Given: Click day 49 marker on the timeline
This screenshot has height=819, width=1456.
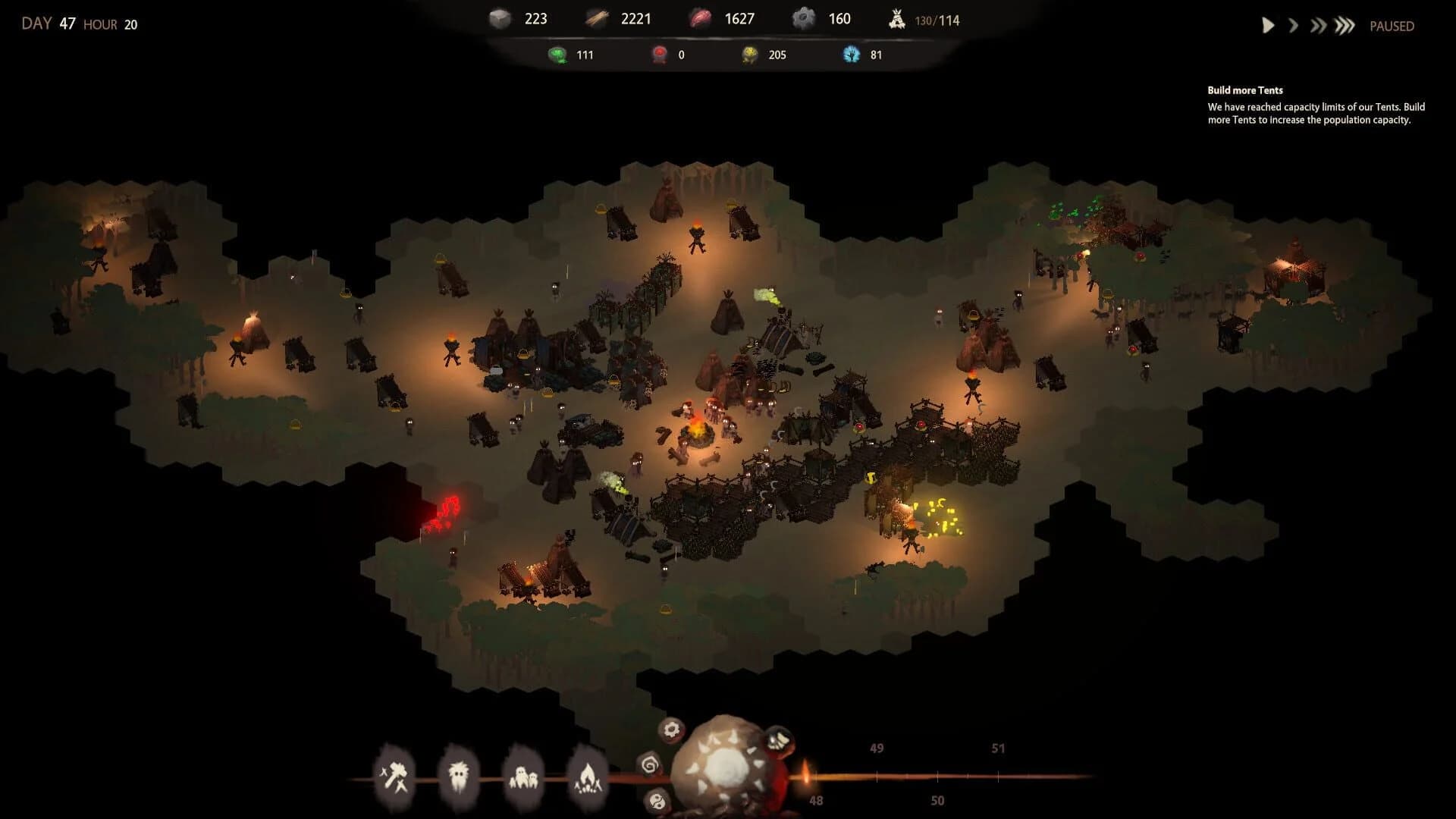Looking at the screenshot, I should (x=876, y=748).
